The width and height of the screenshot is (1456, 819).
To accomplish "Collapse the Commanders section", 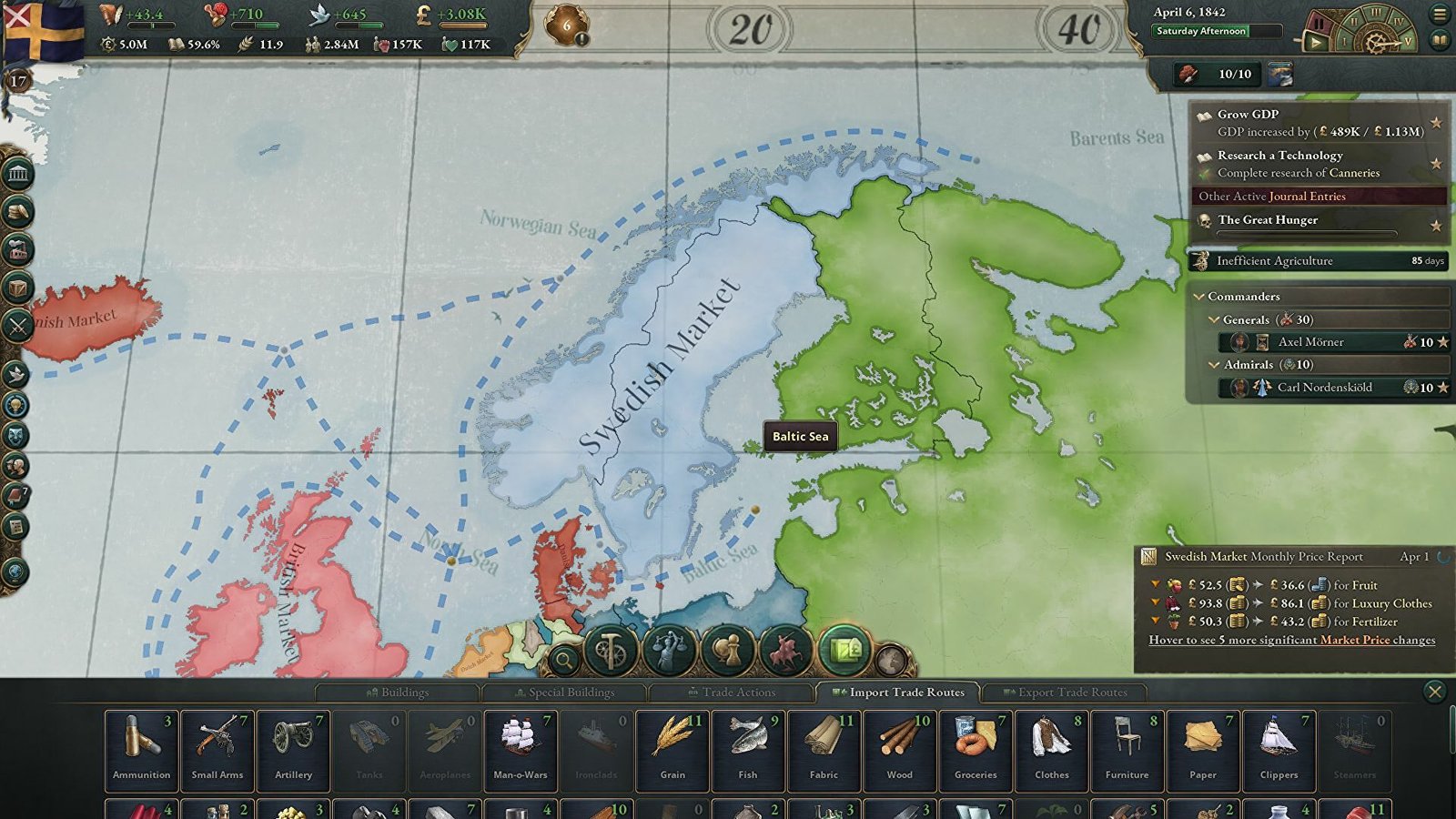I will point(1198,296).
